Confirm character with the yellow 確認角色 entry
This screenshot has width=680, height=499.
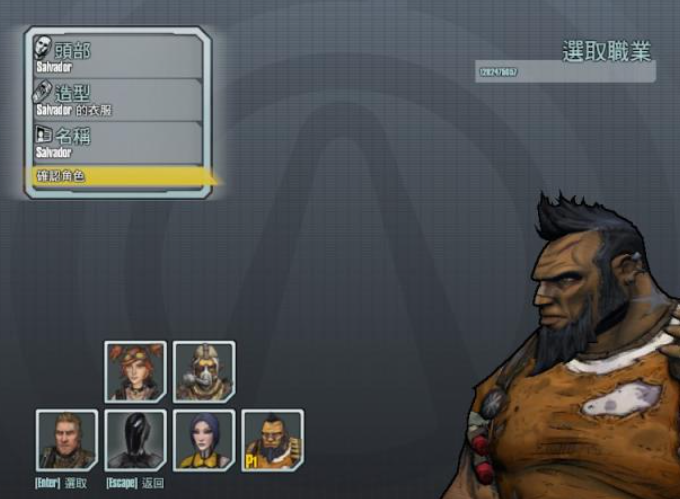[x=117, y=176]
